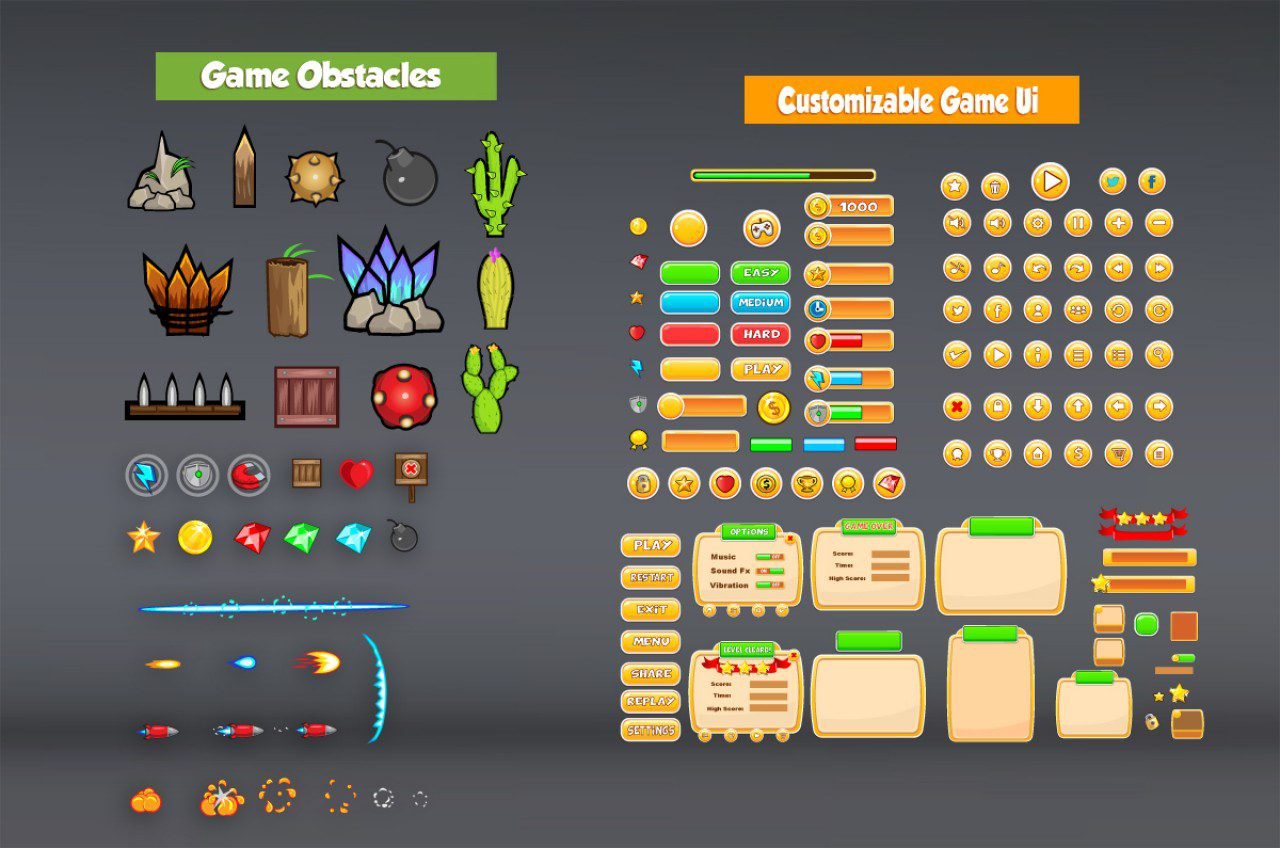This screenshot has height=848, width=1280.
Task: Click the trash can icon
Action: (x=995, y=186)
